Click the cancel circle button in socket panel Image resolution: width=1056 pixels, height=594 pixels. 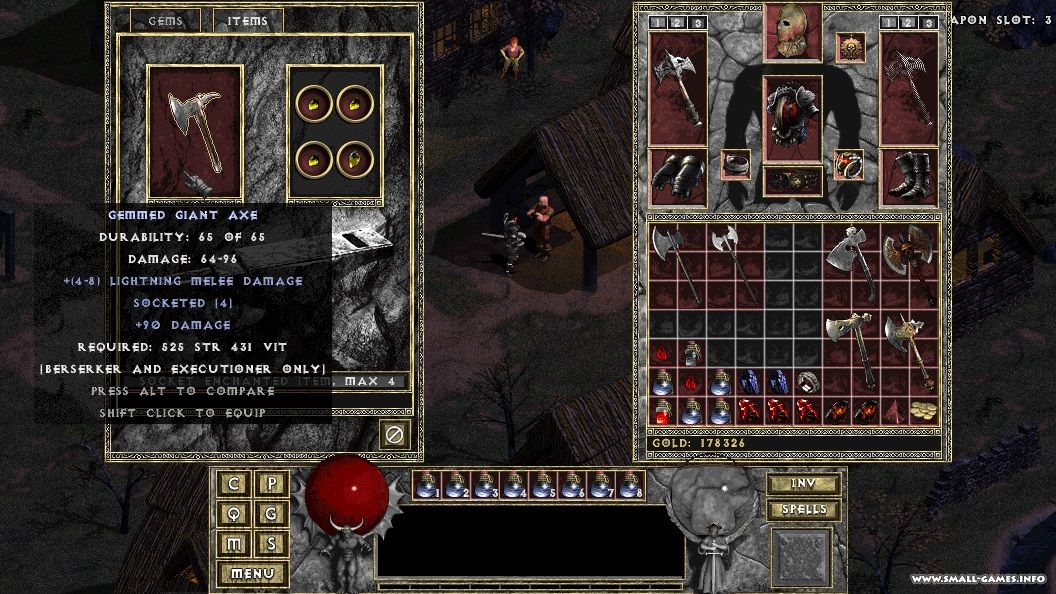pos(394,435)
